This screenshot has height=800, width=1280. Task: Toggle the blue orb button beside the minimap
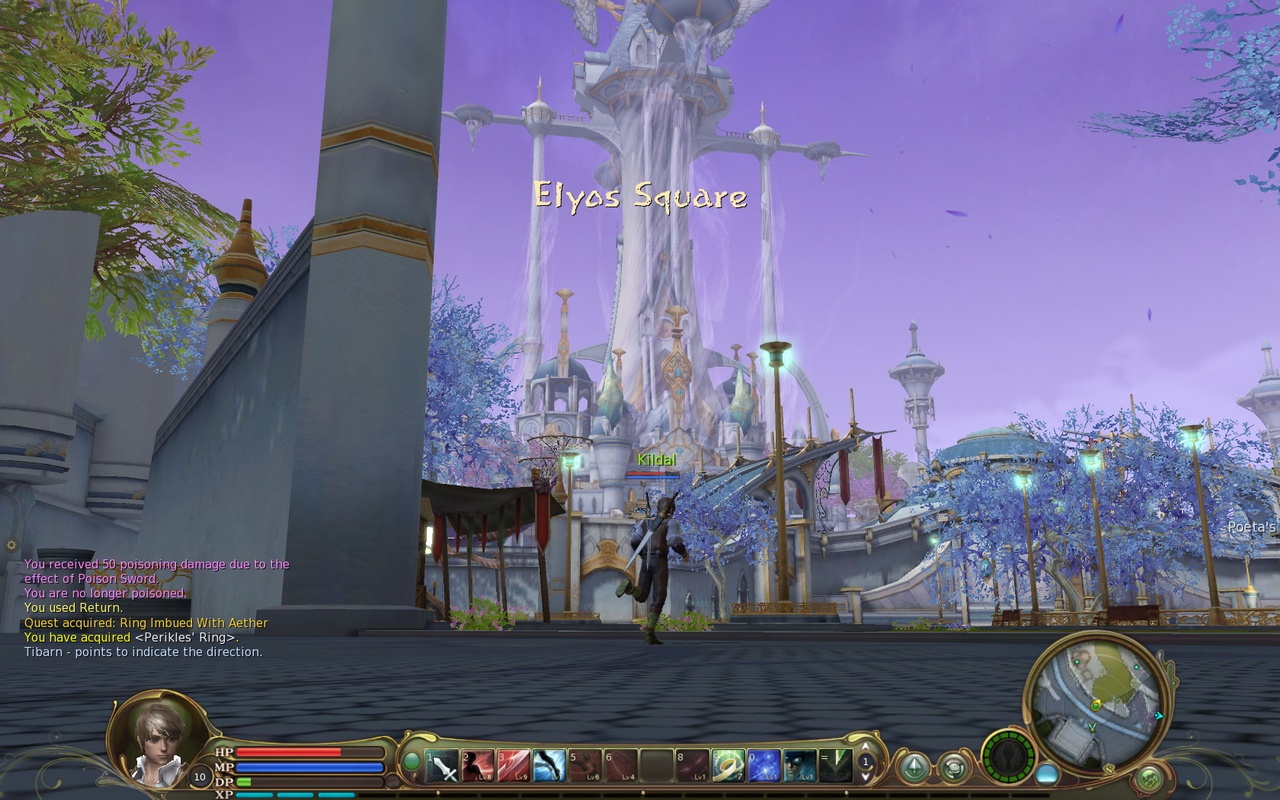click(x=1047, y=775)
